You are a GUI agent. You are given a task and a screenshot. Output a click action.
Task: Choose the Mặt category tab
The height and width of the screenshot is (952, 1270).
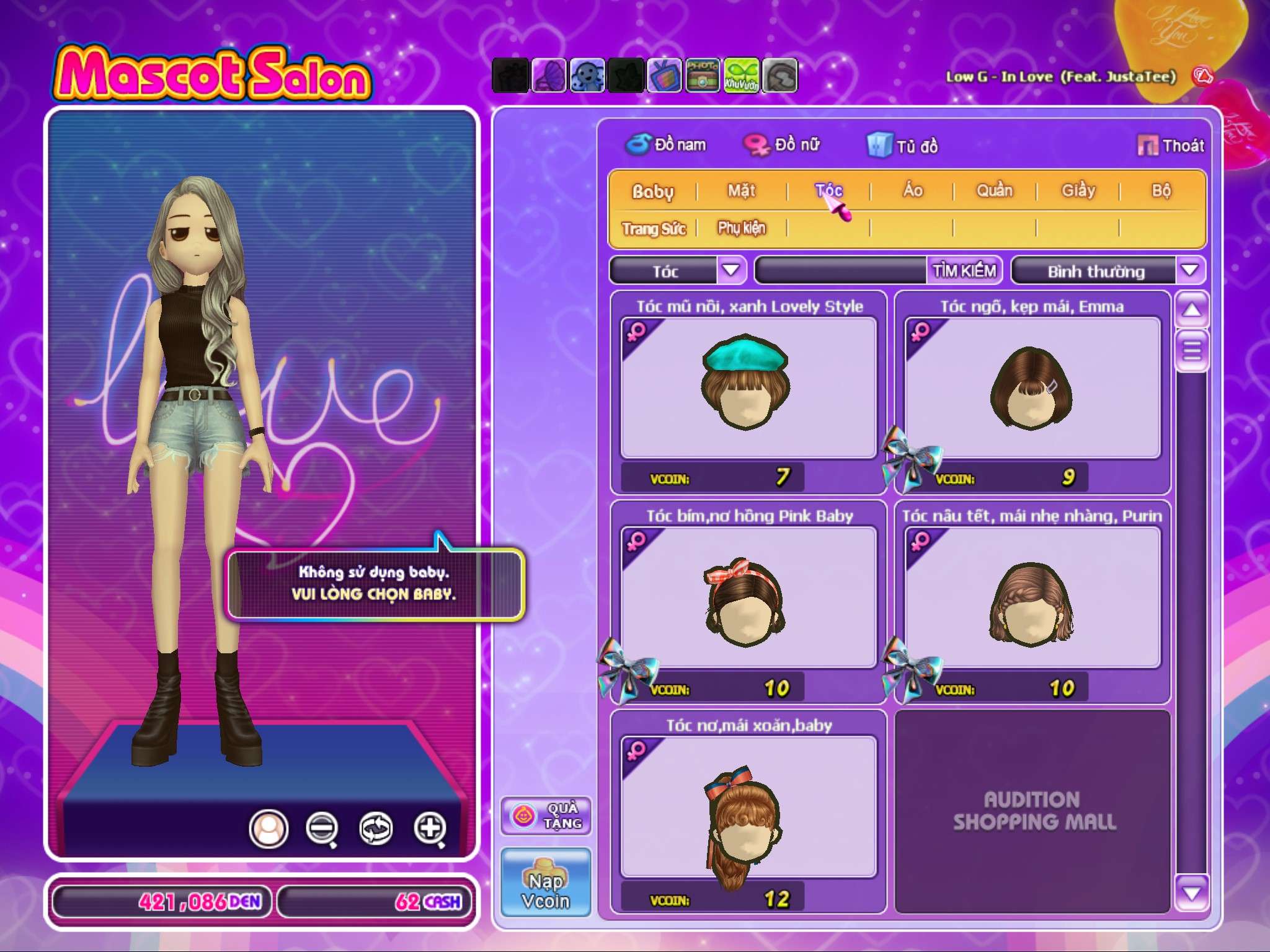pyautogui.click(x=742, y=190)
